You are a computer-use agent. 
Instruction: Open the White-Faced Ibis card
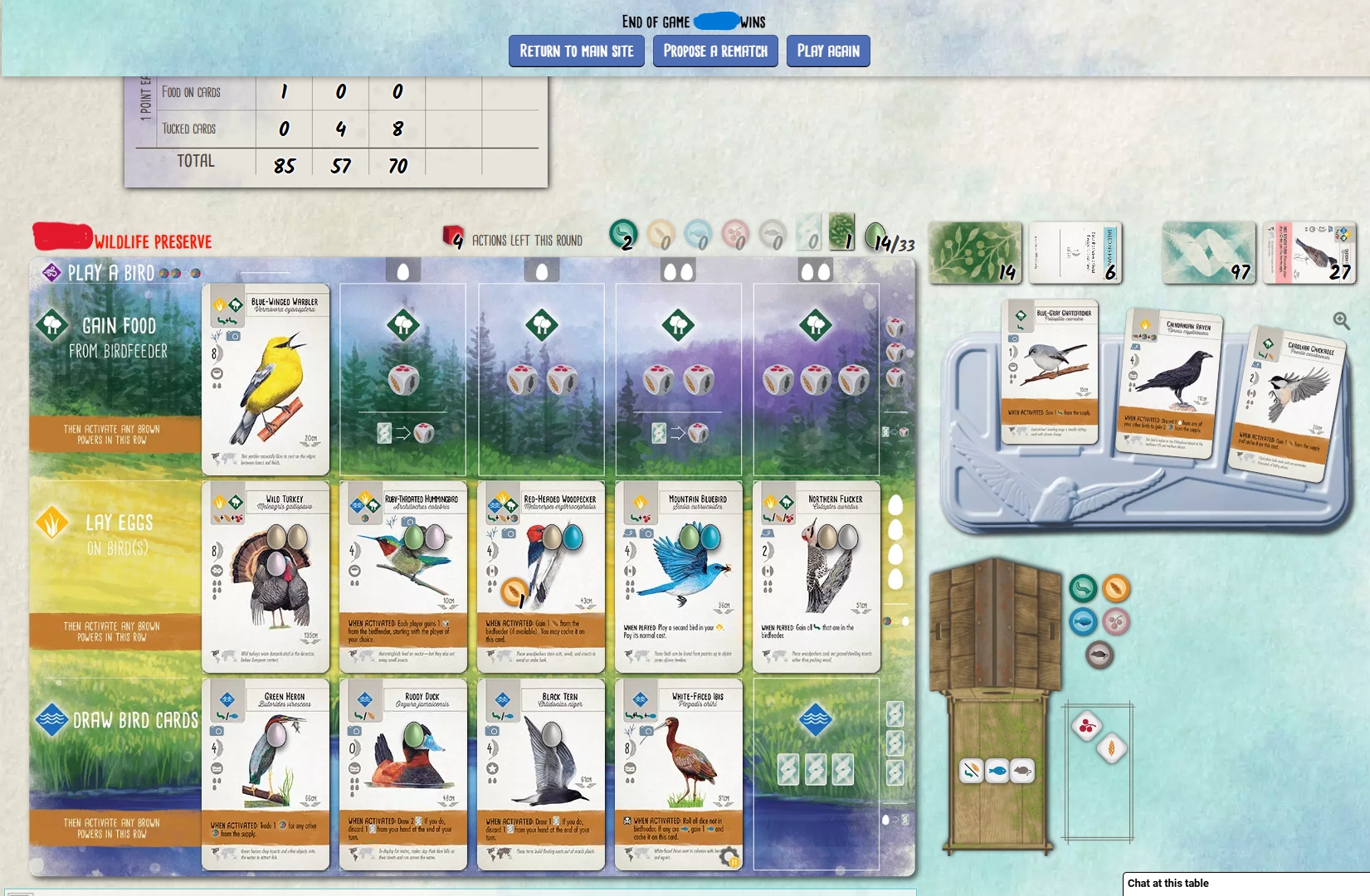(679, 774)
